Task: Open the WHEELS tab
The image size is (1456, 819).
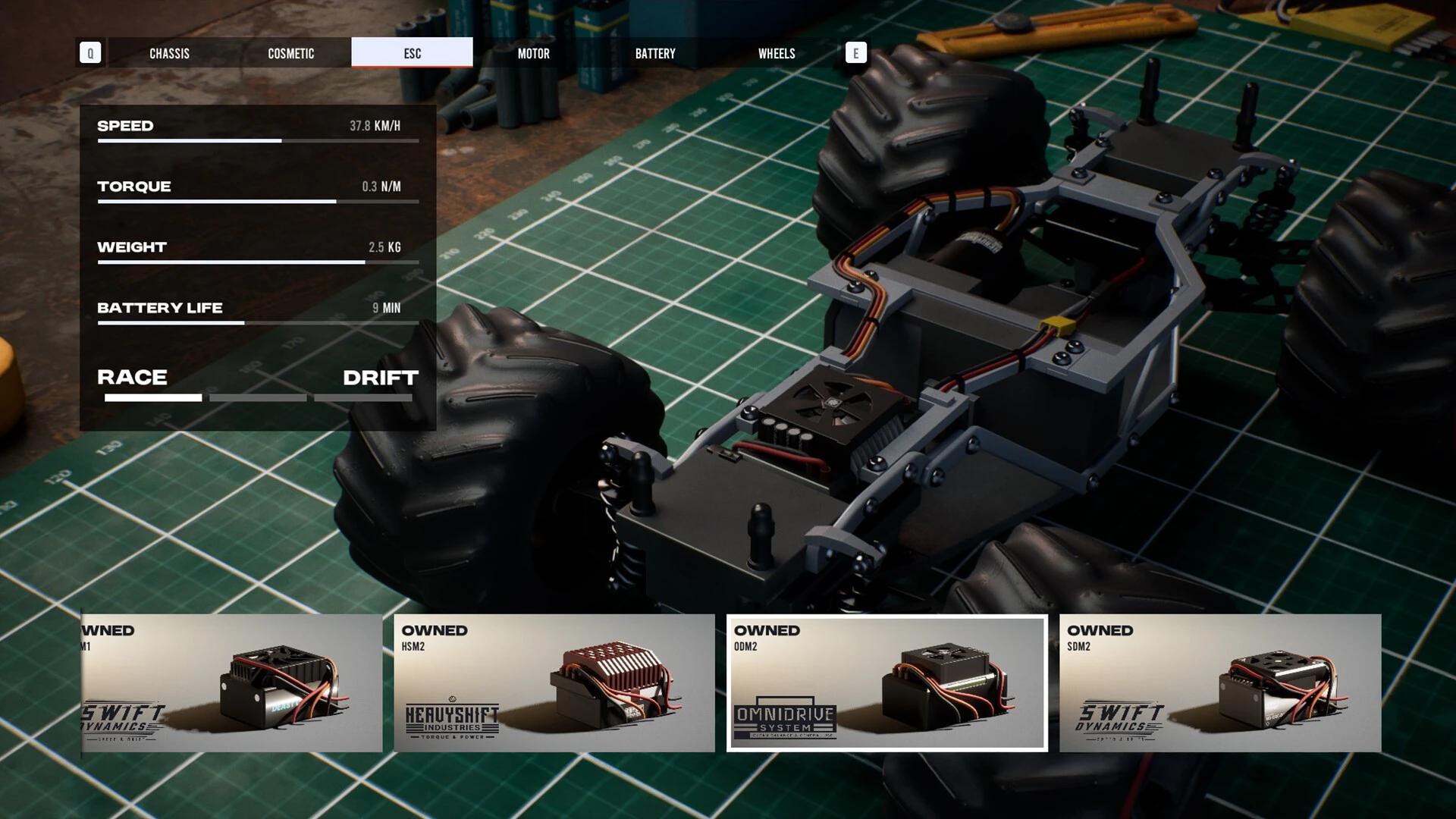Action: (x=777, y=53)
